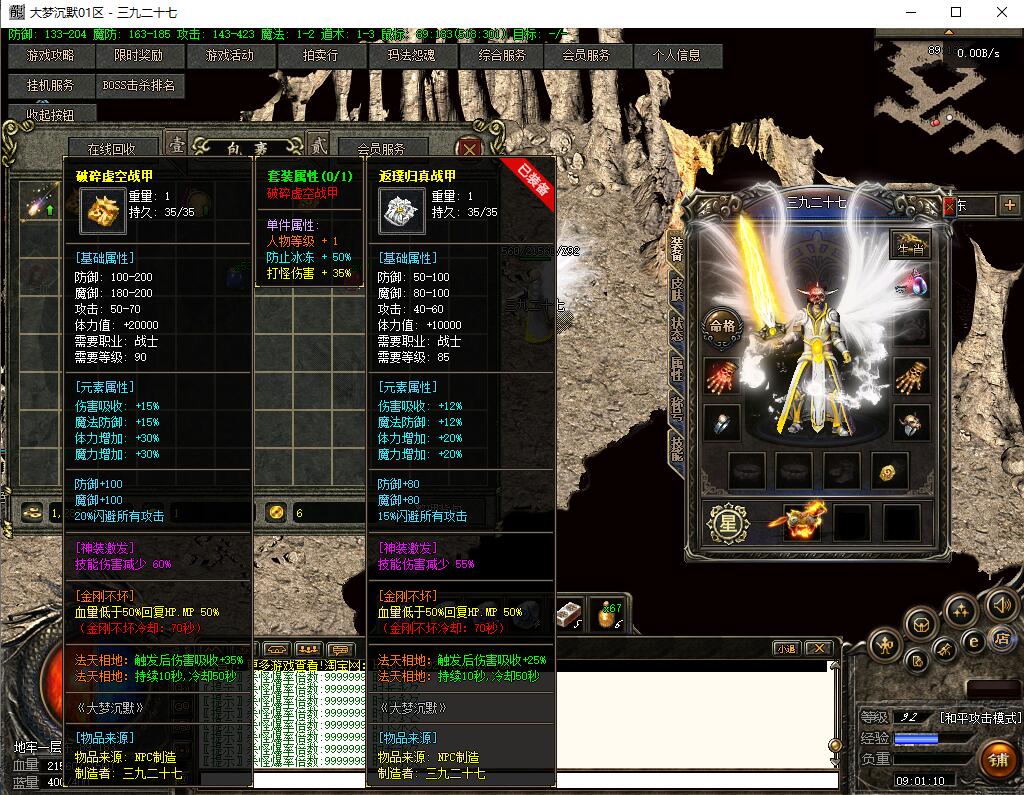Open the 个人信息 panel
Viewport: 1024px width, 795px height.
coord(677,56)
